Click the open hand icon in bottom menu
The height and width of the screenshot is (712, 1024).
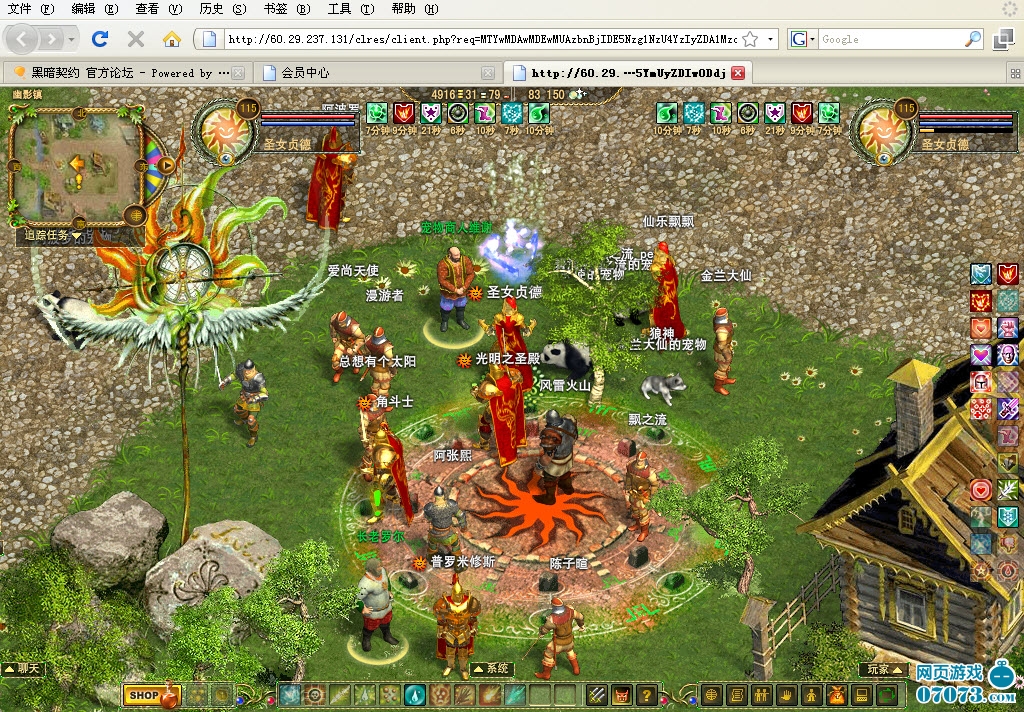787,695
